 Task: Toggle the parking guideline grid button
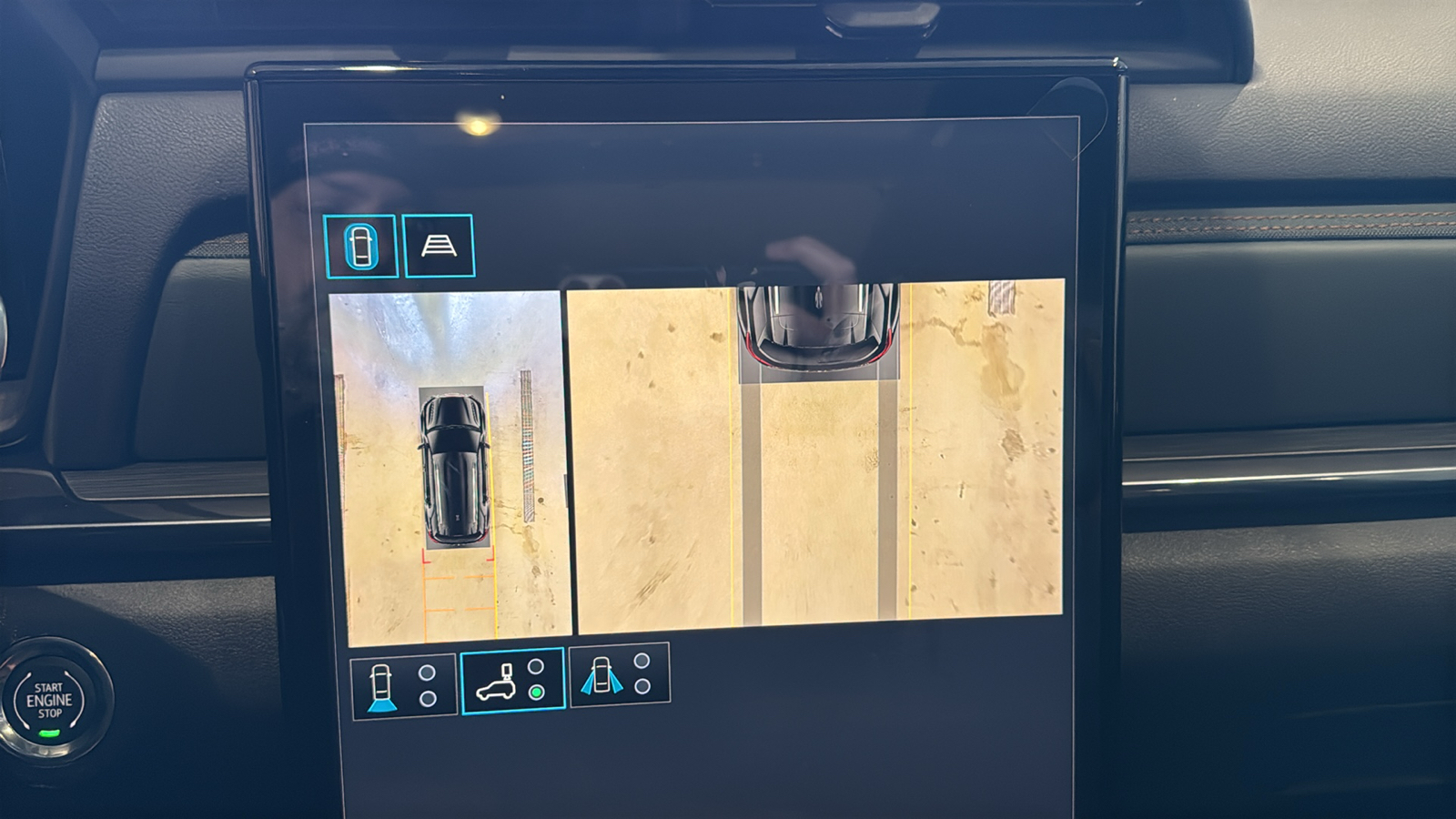(x=439, y=246)
